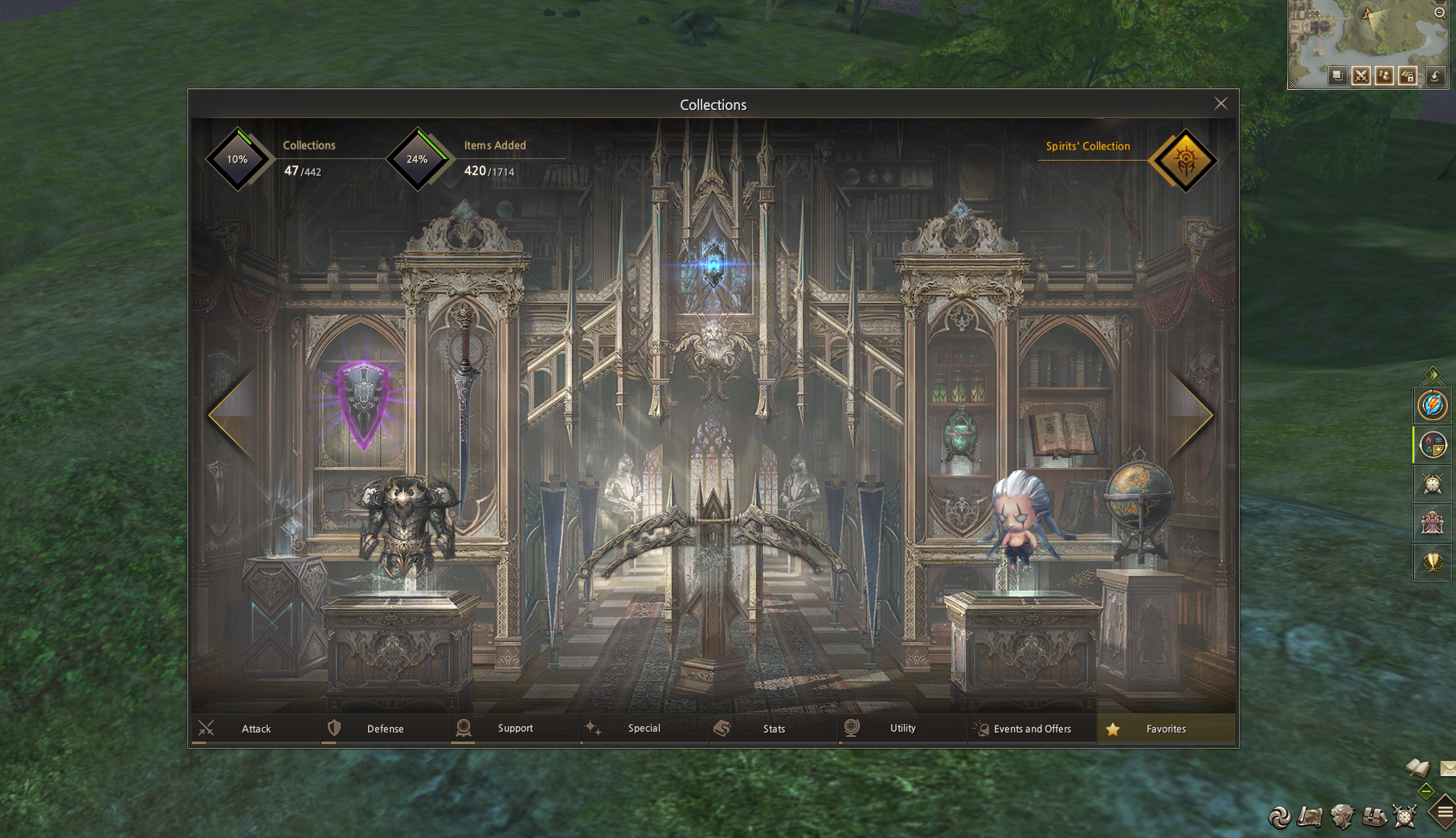View the Events and Offers tab

(1032, 729)
